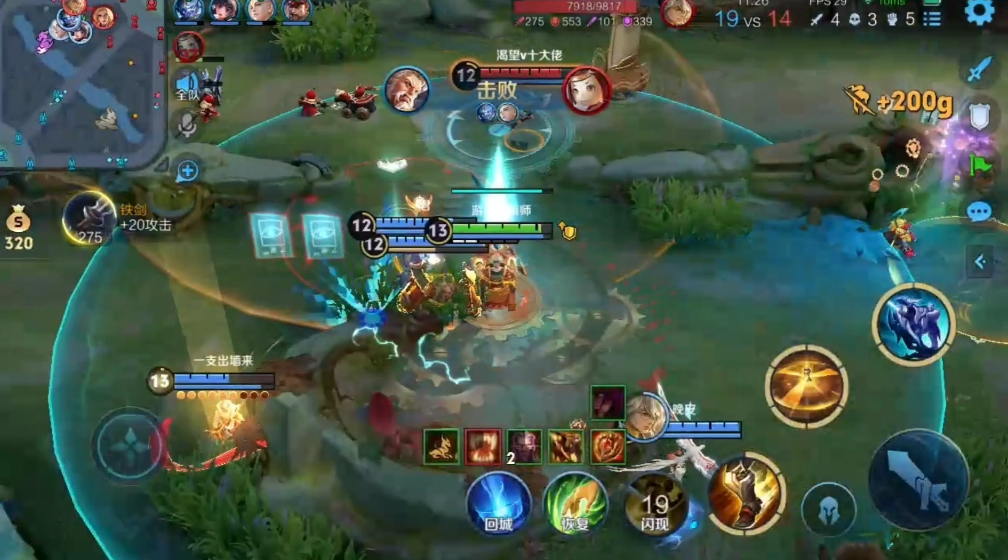Open the scoreboard list icon
Viewport: 1008px width, 560px height.
[x=933, y=19]
